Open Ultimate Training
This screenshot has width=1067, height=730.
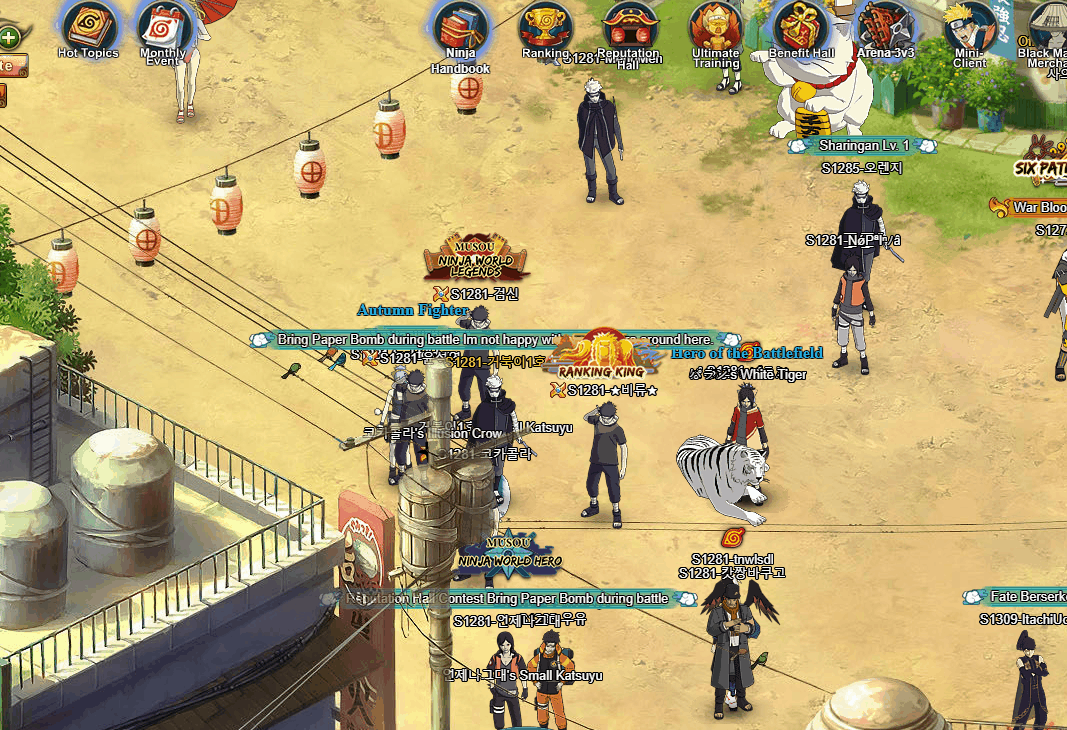coord(715,26)
